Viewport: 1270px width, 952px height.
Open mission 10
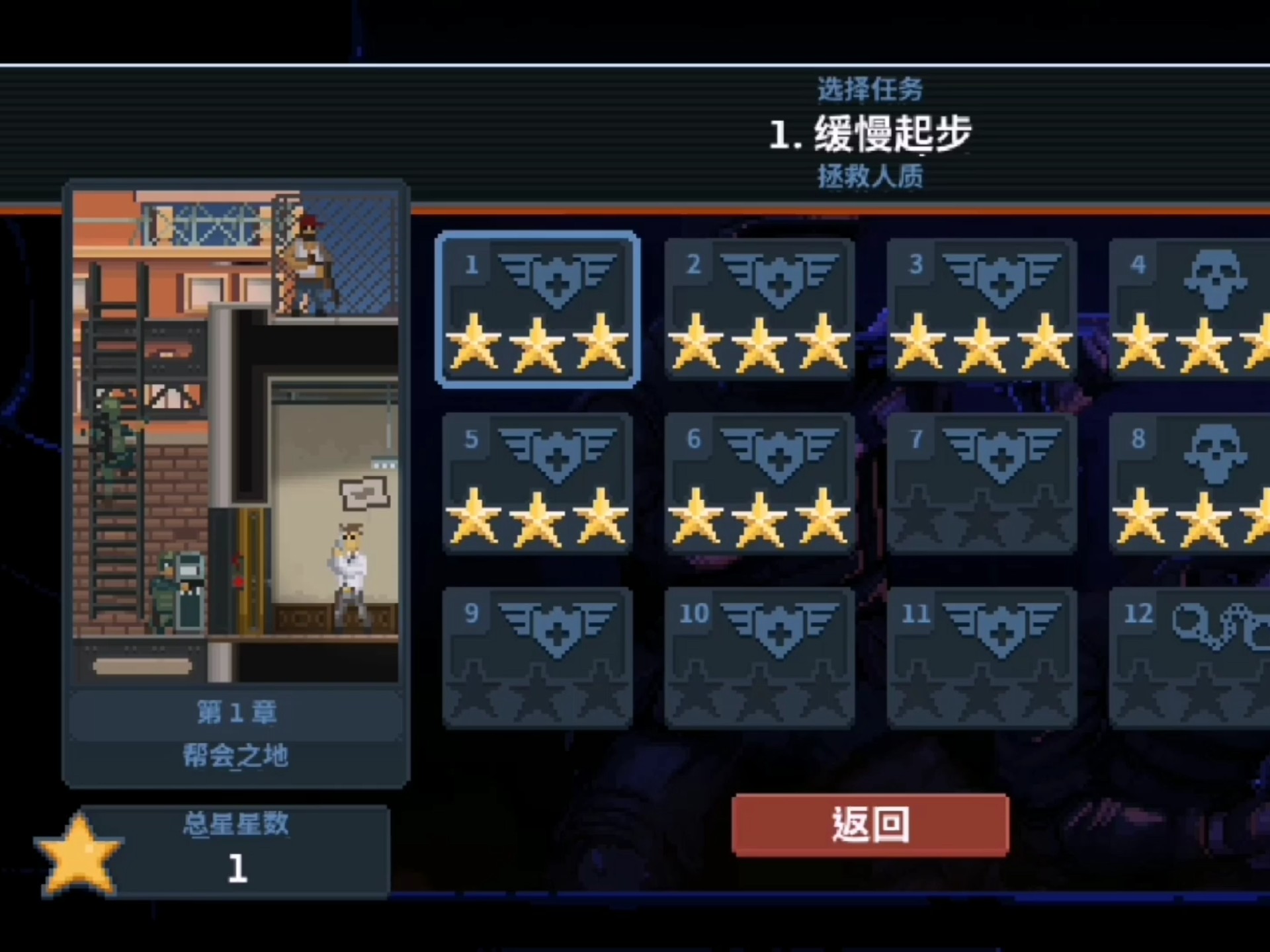click(x=759, y=658)
